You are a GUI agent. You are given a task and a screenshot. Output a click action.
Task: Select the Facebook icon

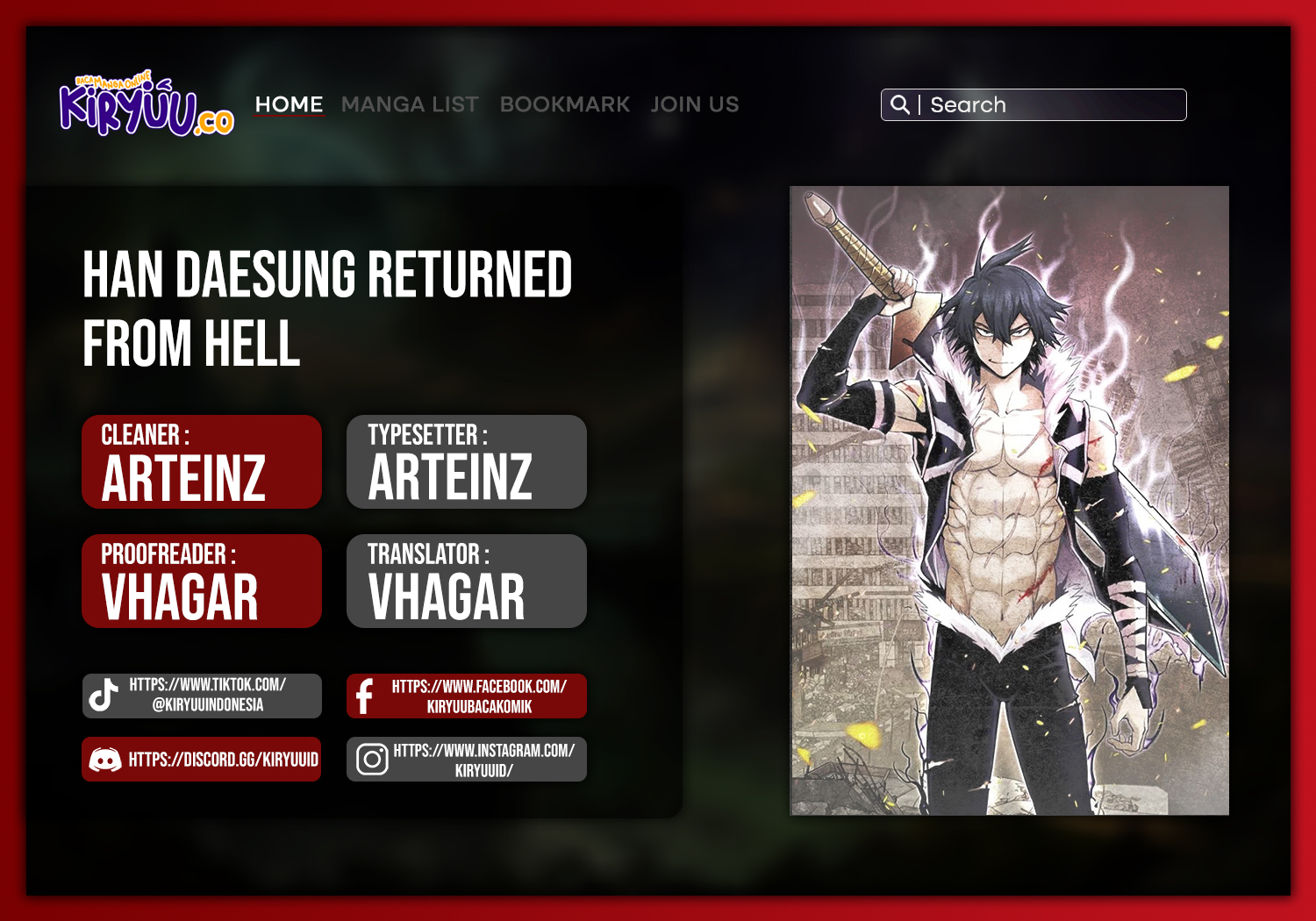click(368, 696)
